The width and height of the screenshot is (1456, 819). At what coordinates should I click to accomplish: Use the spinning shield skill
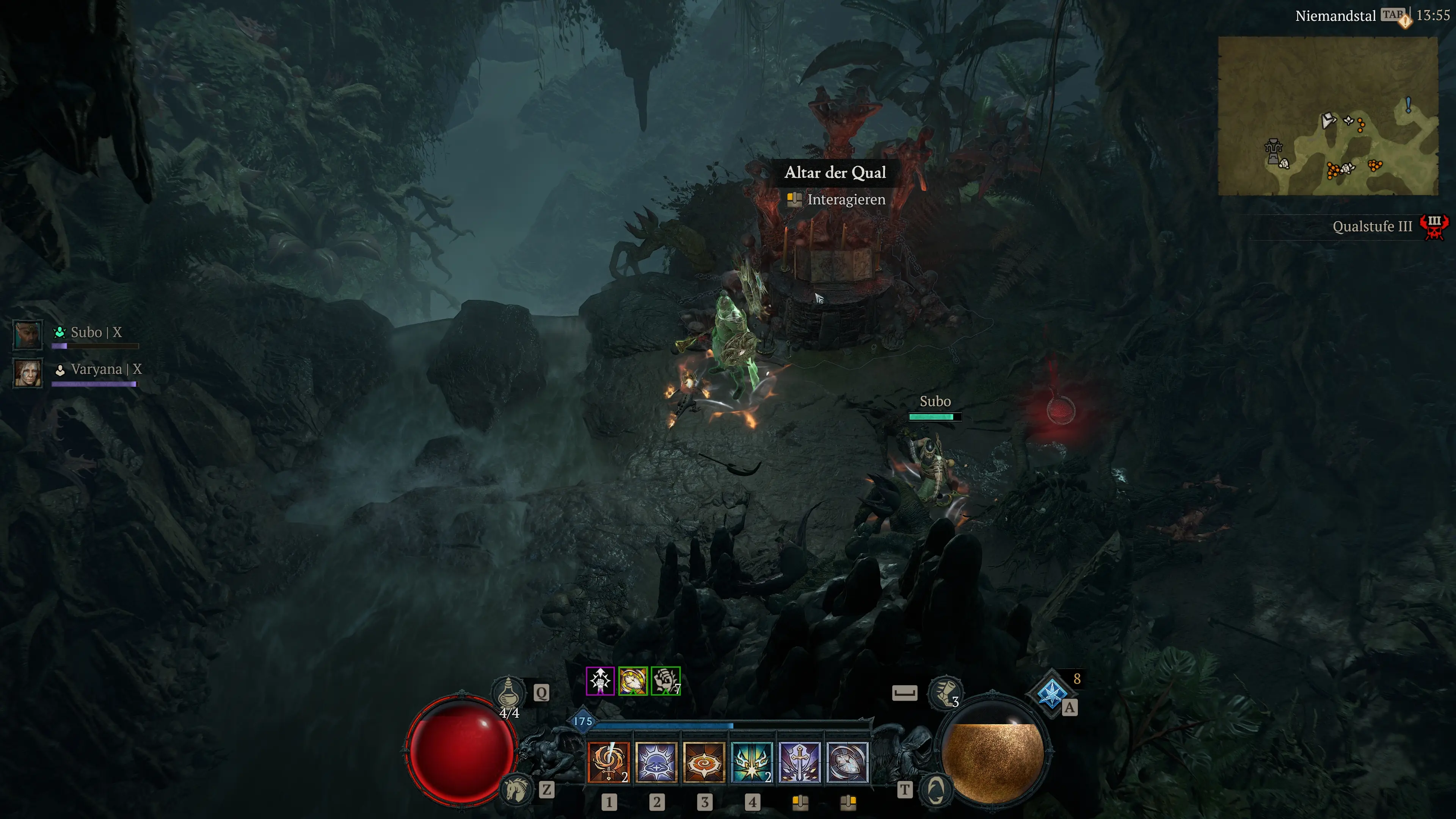(x=847, y=762)
